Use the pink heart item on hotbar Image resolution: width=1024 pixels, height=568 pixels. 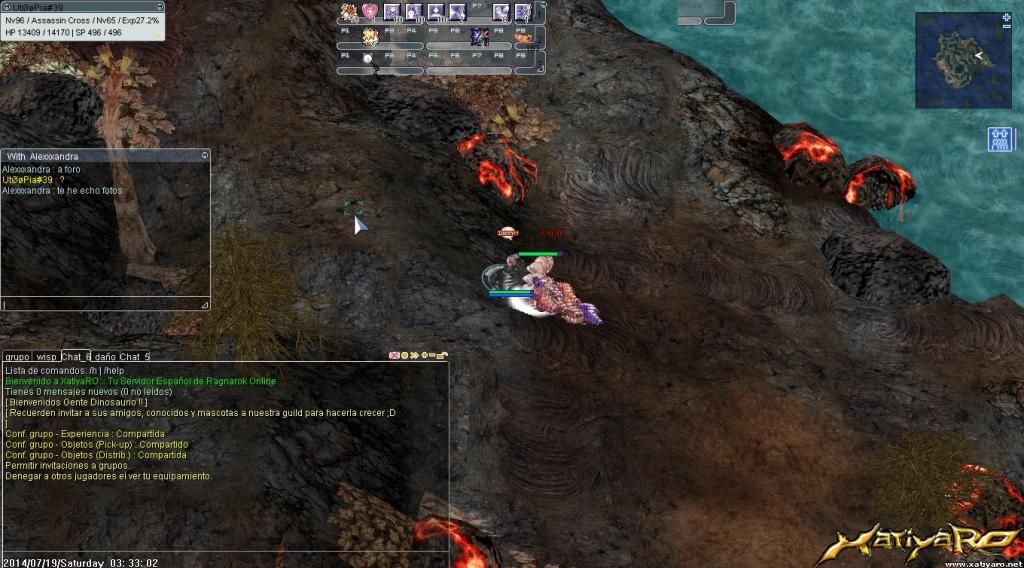[370, 12]
